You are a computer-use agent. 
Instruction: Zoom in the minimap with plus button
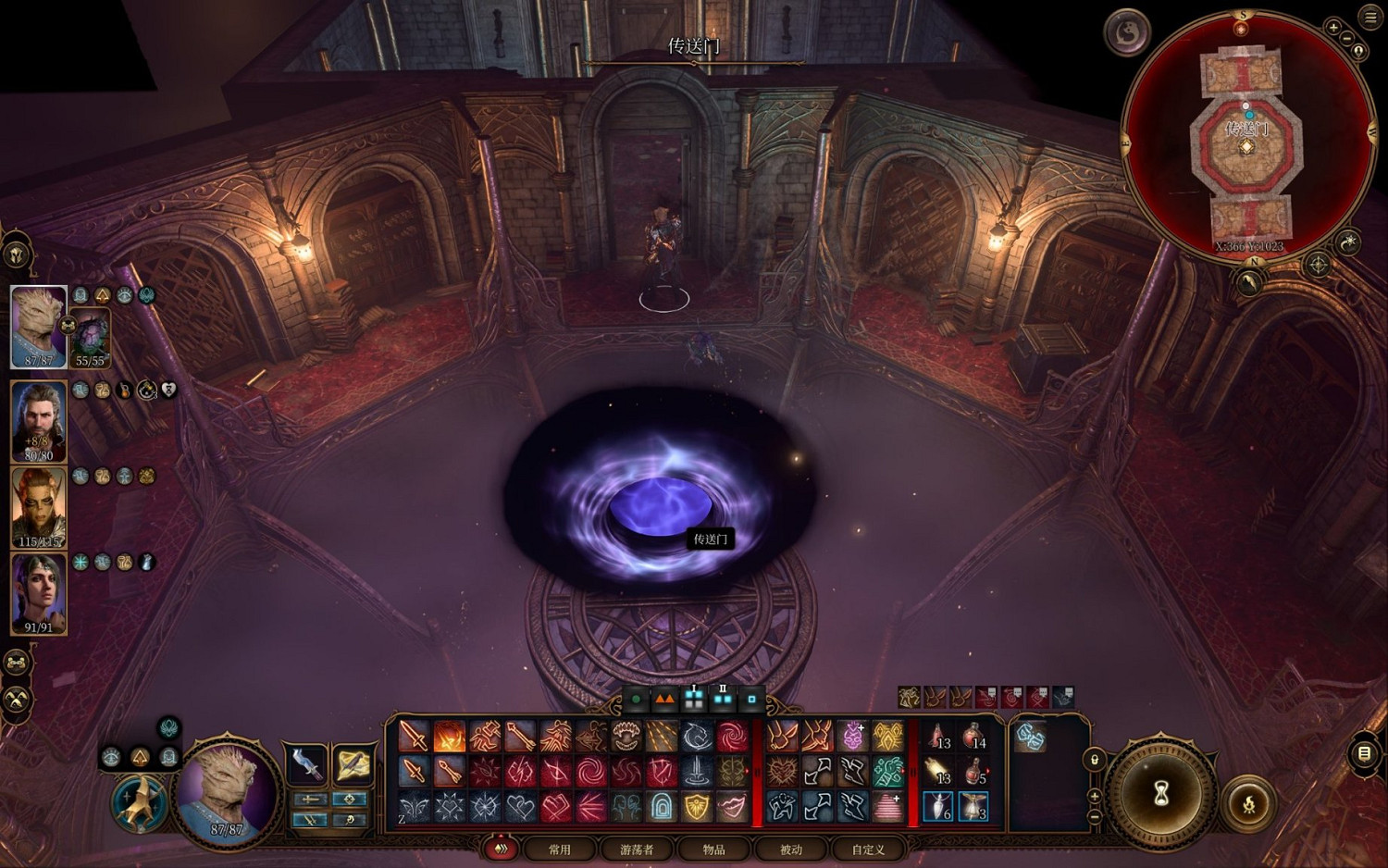click(x=1333, y=28)
